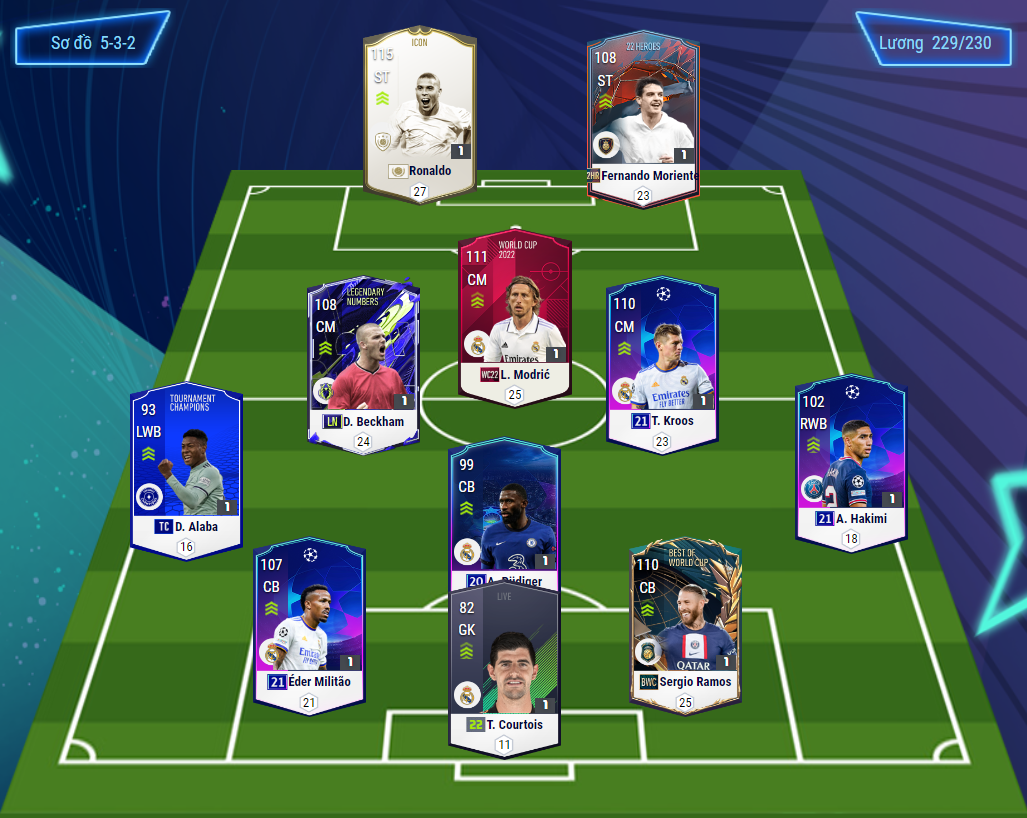The width and height of the screenshot is (1027, 818).
Task: Select the T. Kroos midfielder card
Action: tap(662, 360)
